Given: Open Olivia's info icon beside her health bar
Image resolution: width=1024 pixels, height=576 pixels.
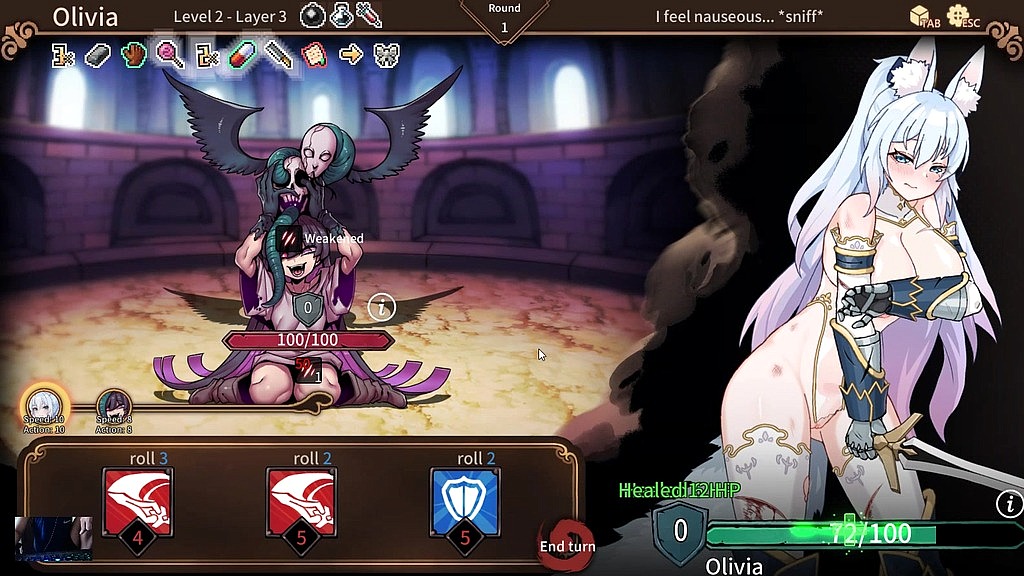Looking at the screenshot, I should tap(1009, 504).
